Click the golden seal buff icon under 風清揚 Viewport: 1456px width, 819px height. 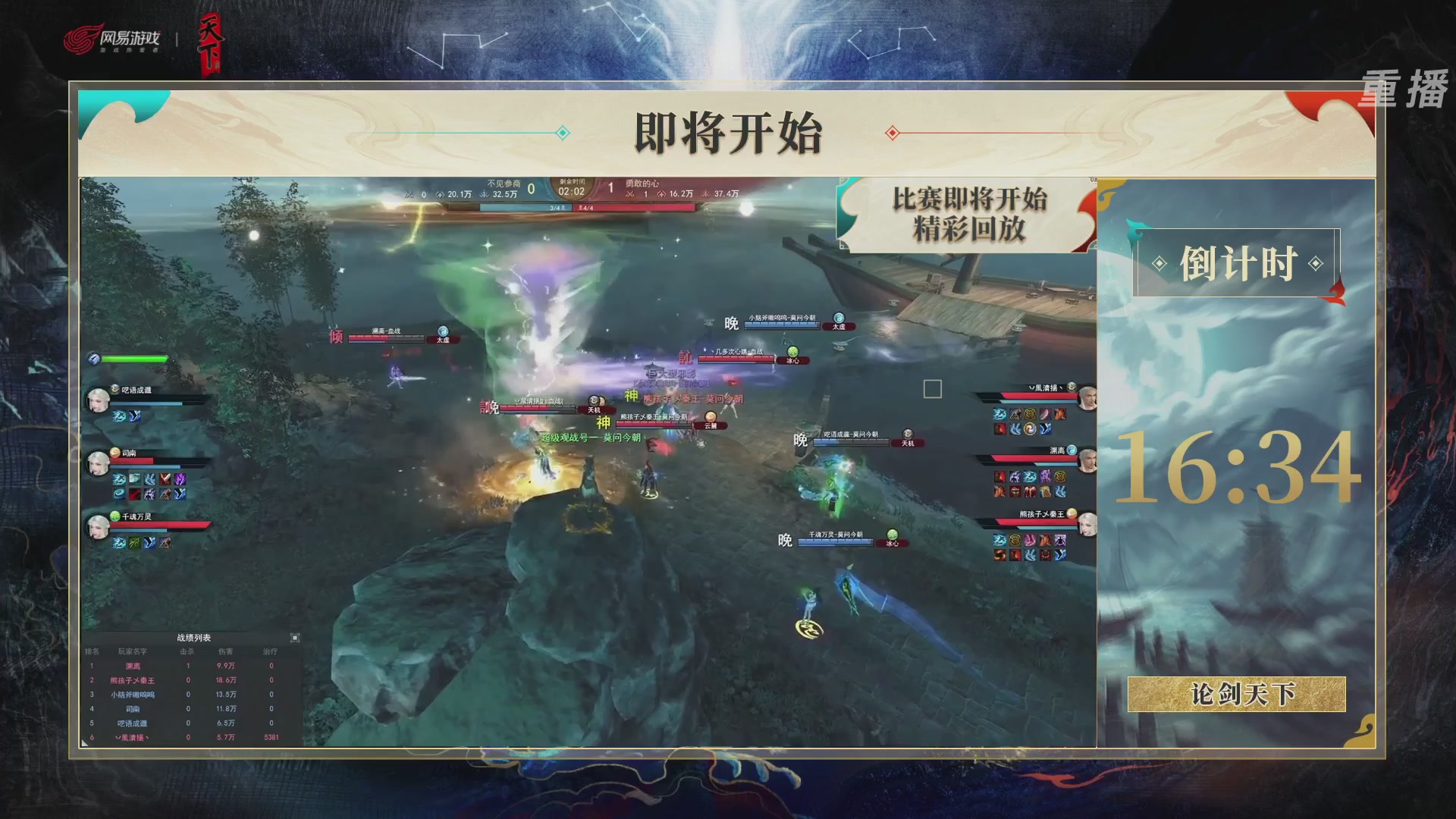click(1030, 414)
